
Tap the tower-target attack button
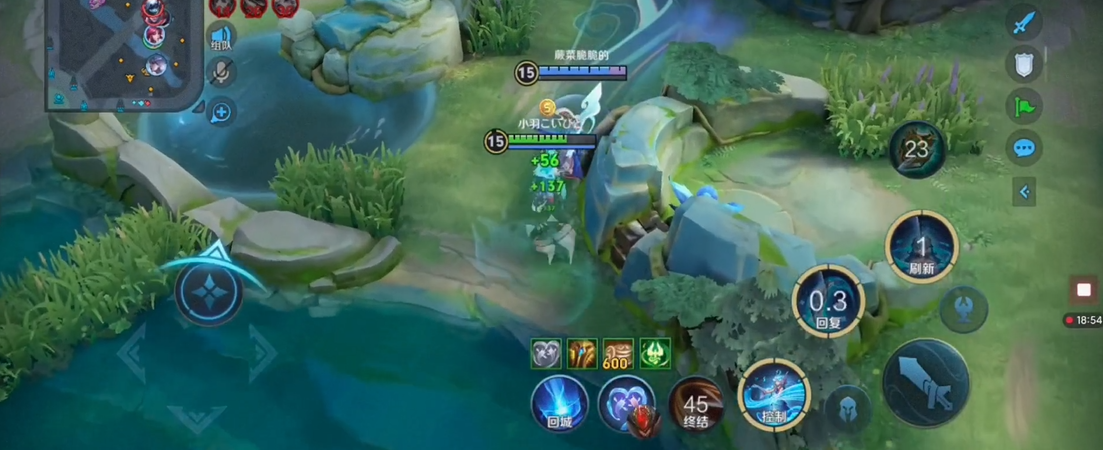[x=963, y=308]
